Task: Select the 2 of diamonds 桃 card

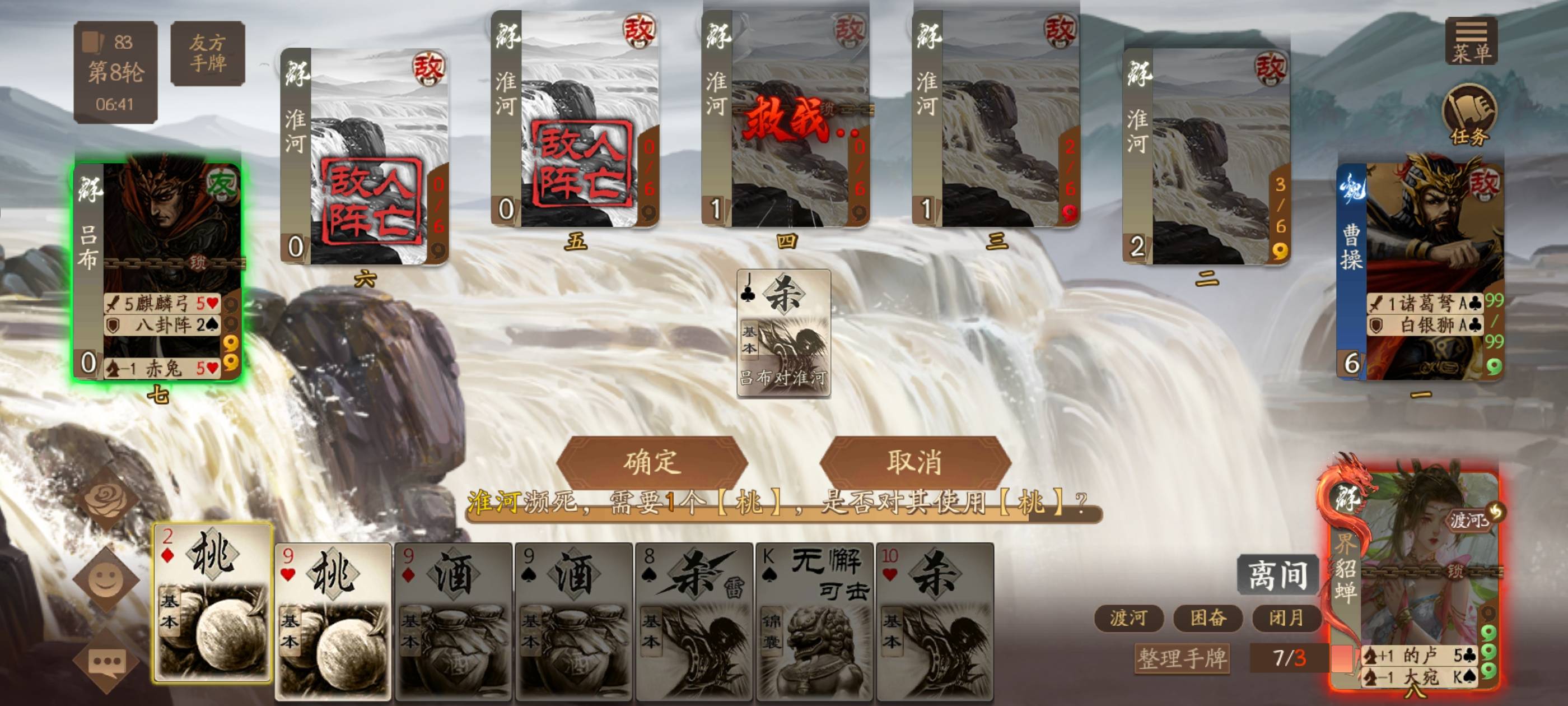Action: tap(212, 603)
